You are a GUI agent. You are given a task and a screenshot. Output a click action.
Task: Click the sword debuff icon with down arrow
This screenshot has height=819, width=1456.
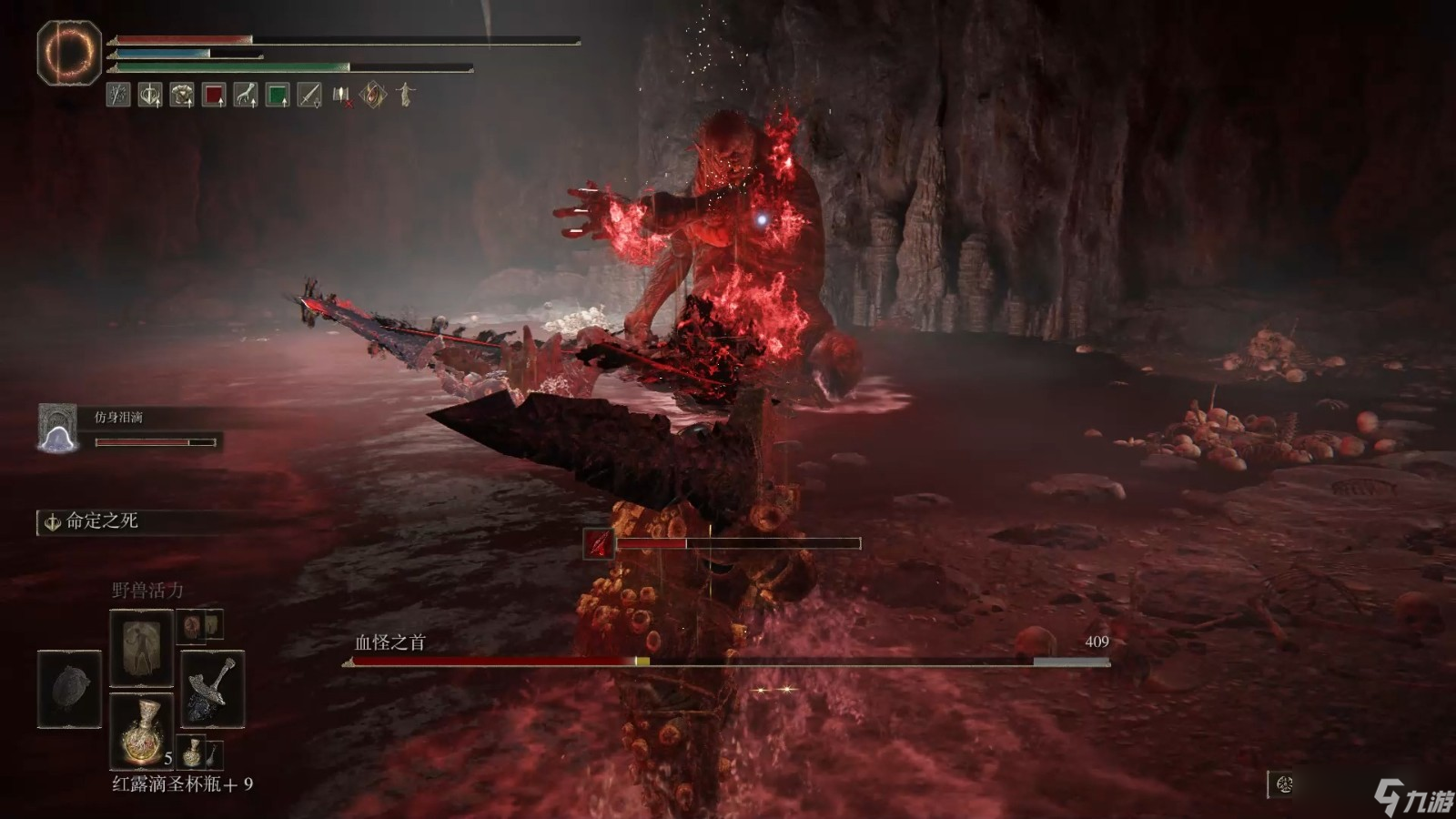(309, 95)
